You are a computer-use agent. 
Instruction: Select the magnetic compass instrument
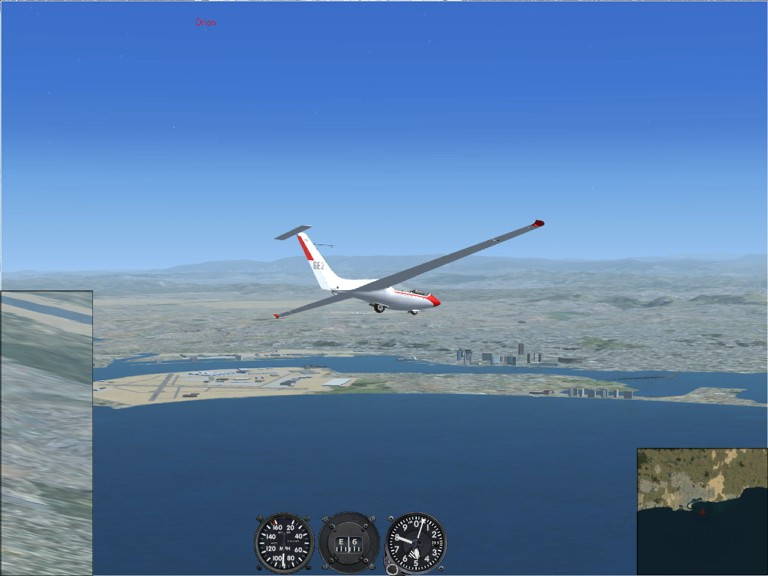tap(349, 543)
